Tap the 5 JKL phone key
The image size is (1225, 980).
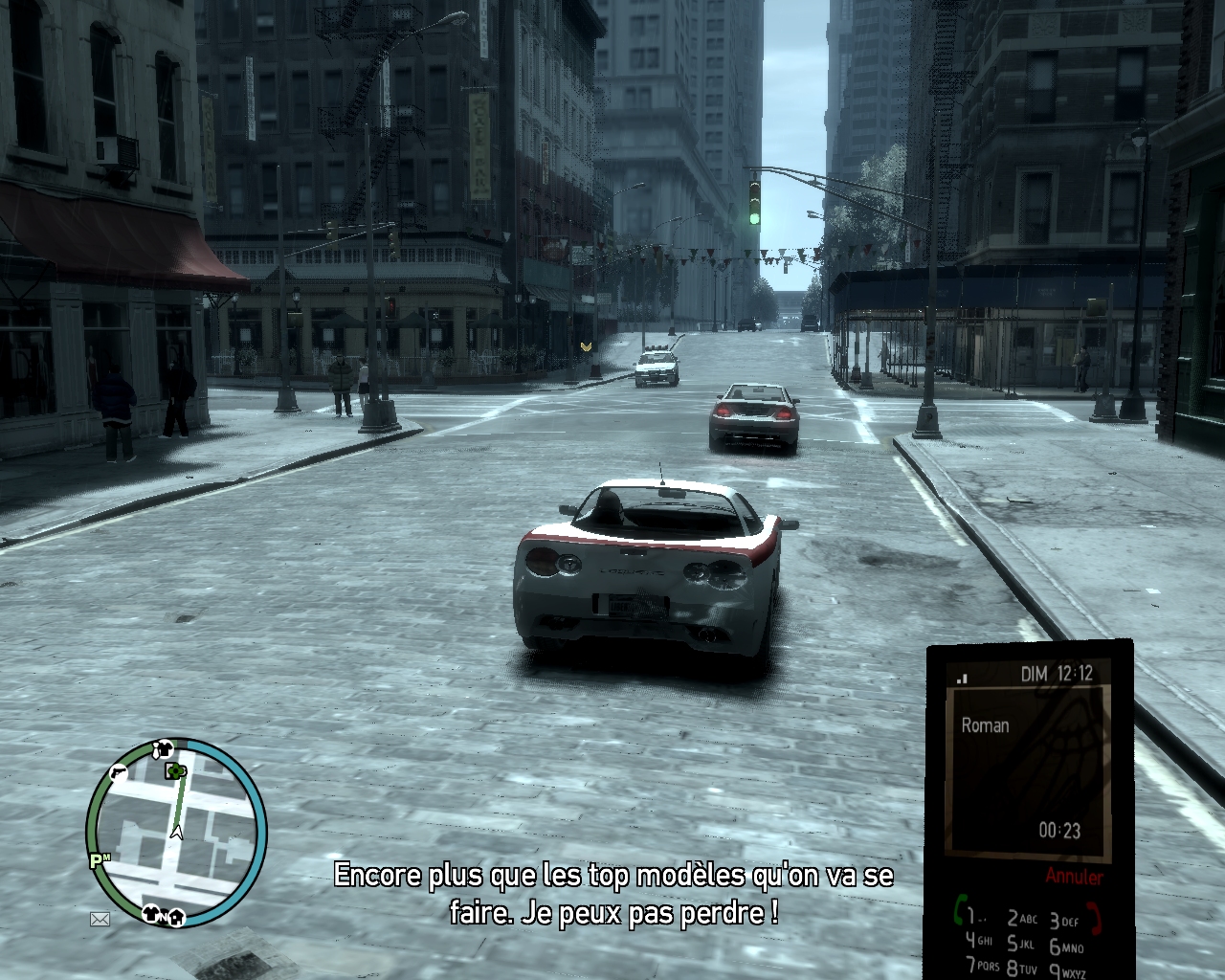point(1021,944)
